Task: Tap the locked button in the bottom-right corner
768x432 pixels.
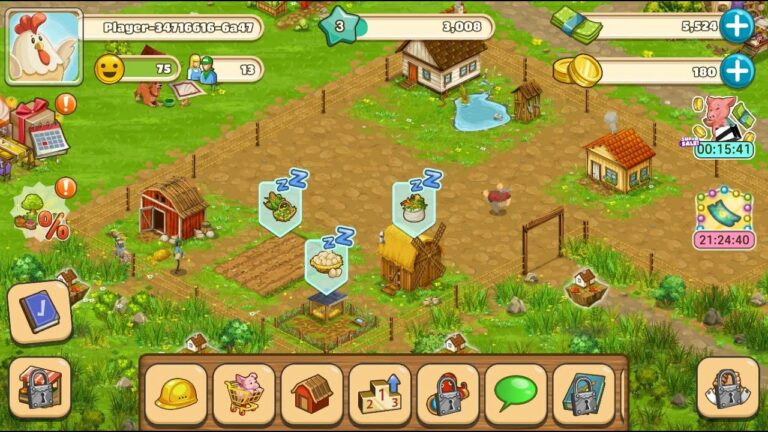Action: click(727, 387)
